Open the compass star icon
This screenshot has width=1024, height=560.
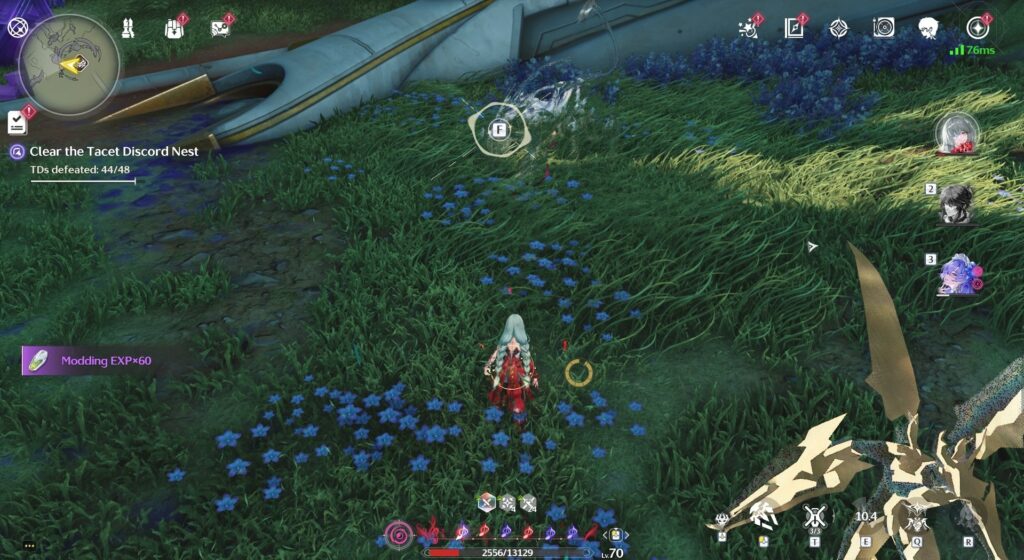tap(838, 28)
